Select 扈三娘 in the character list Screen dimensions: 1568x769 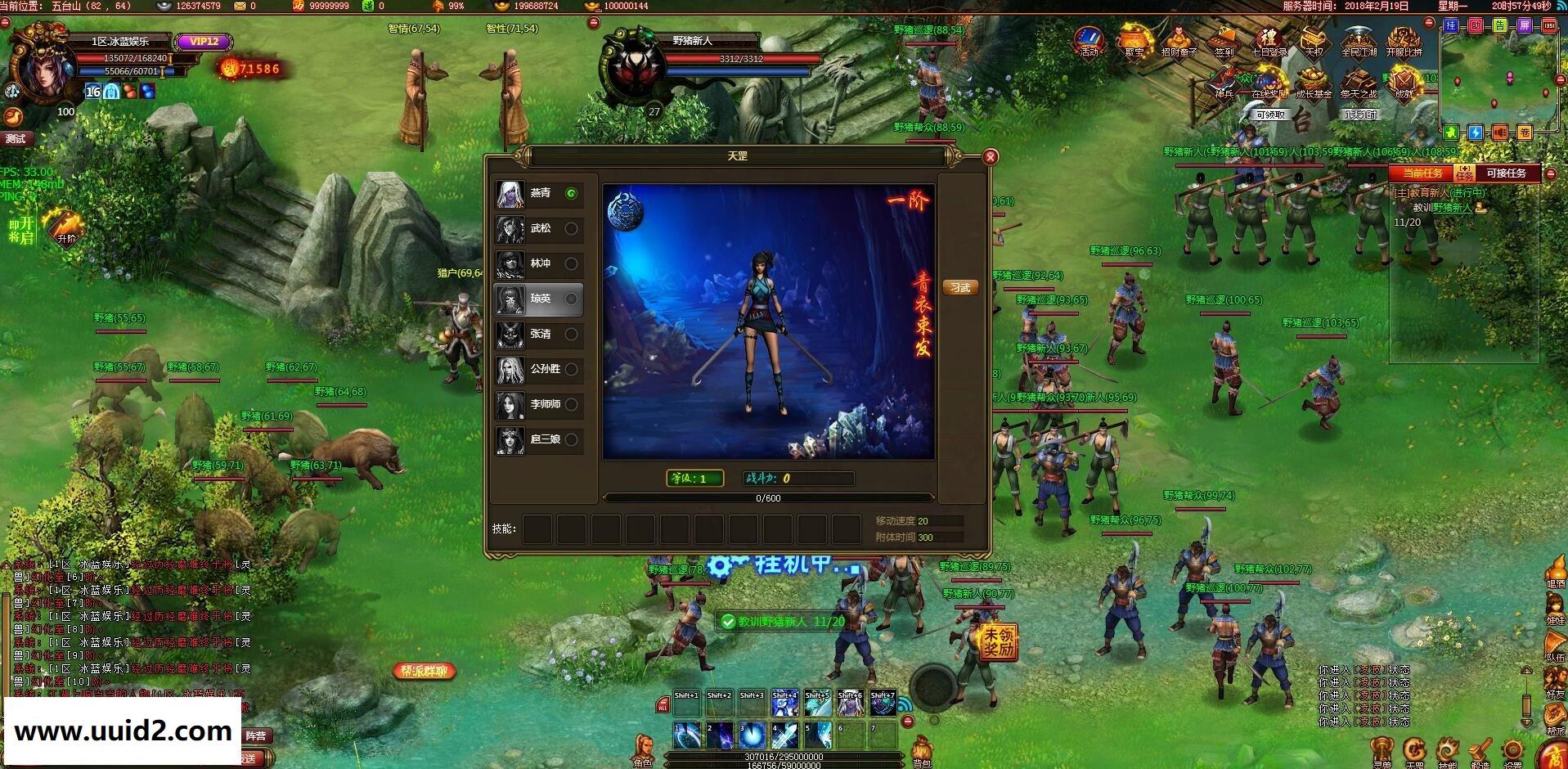[x=573, y=440]
